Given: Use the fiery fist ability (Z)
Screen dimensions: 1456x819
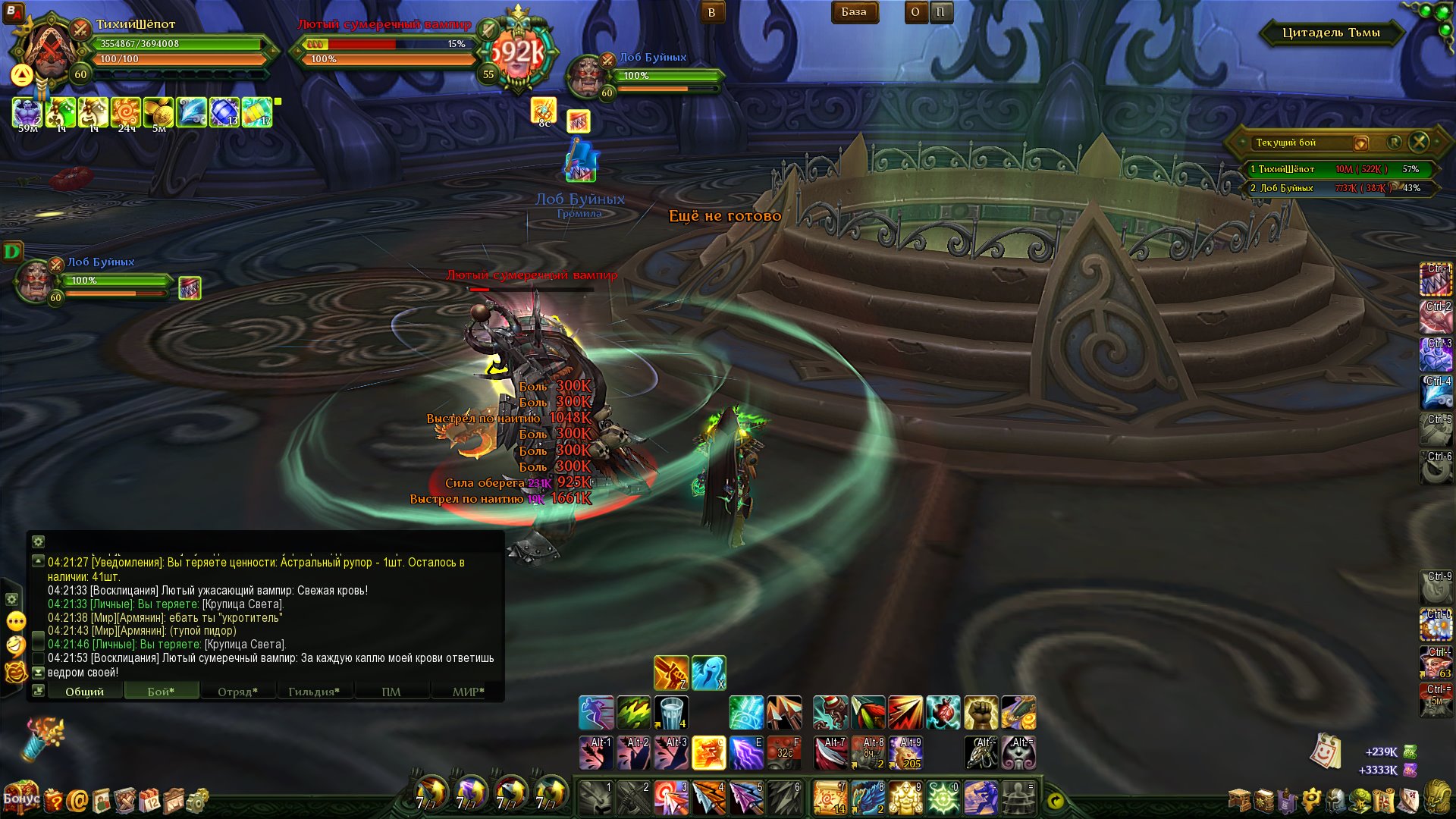Looking at the screenshot, I should 671,673.
